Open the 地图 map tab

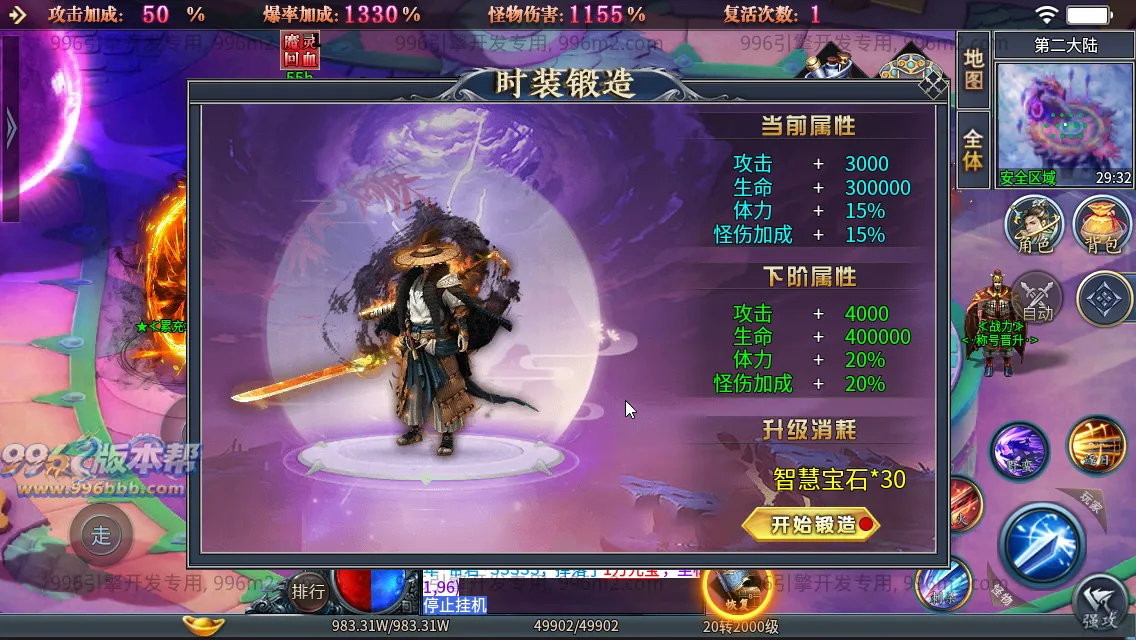[973, 68]
